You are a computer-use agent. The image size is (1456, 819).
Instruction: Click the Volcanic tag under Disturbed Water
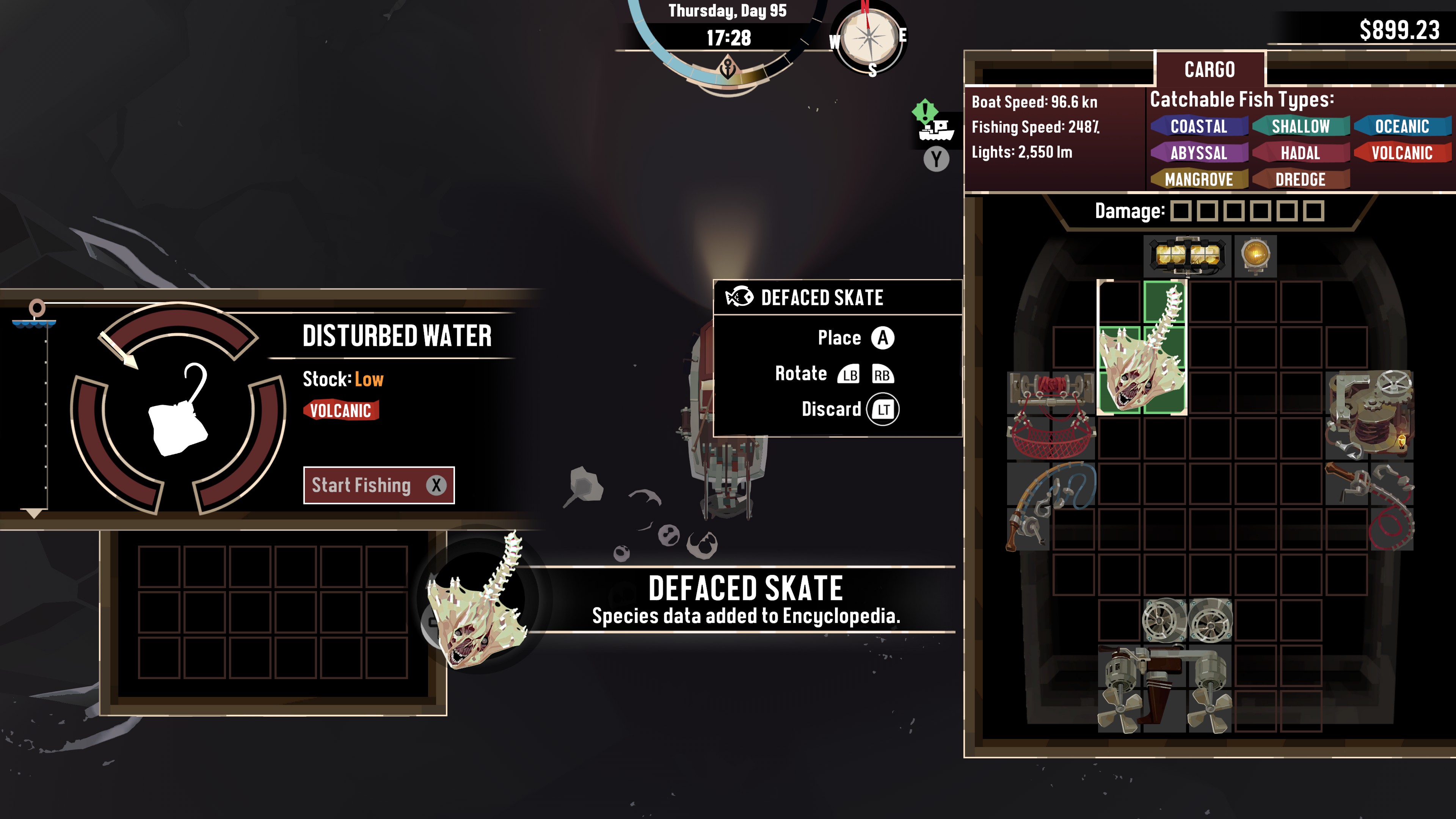(340, 410)
